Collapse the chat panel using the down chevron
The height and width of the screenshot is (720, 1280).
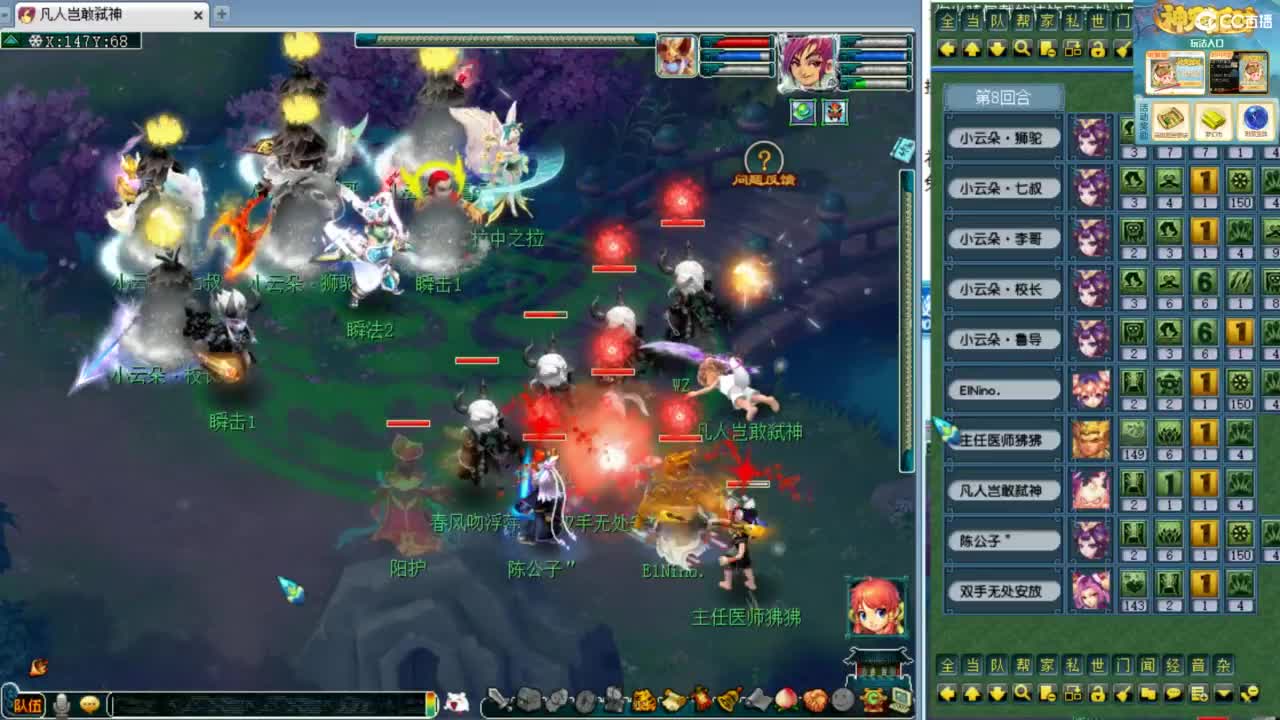coord(1222,694)
